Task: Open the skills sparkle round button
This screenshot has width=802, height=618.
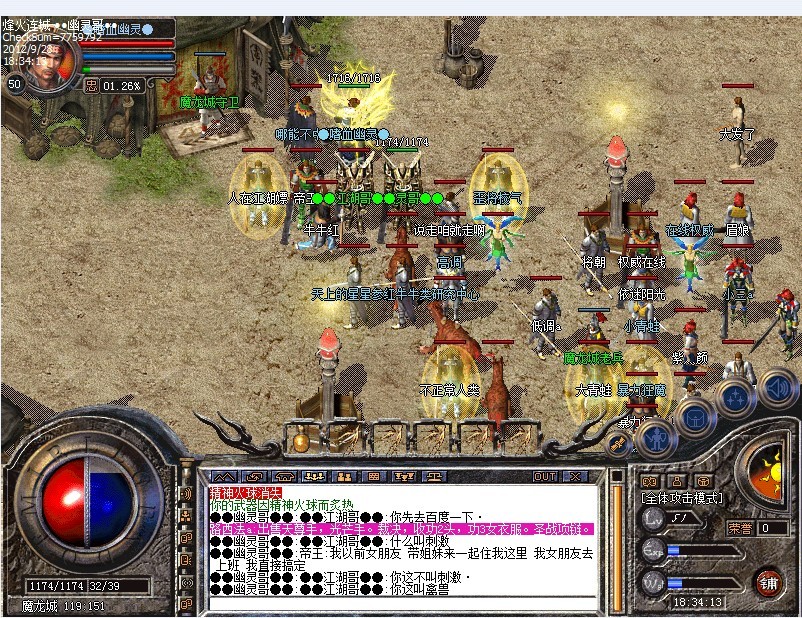Action: (x=734, y=396)
